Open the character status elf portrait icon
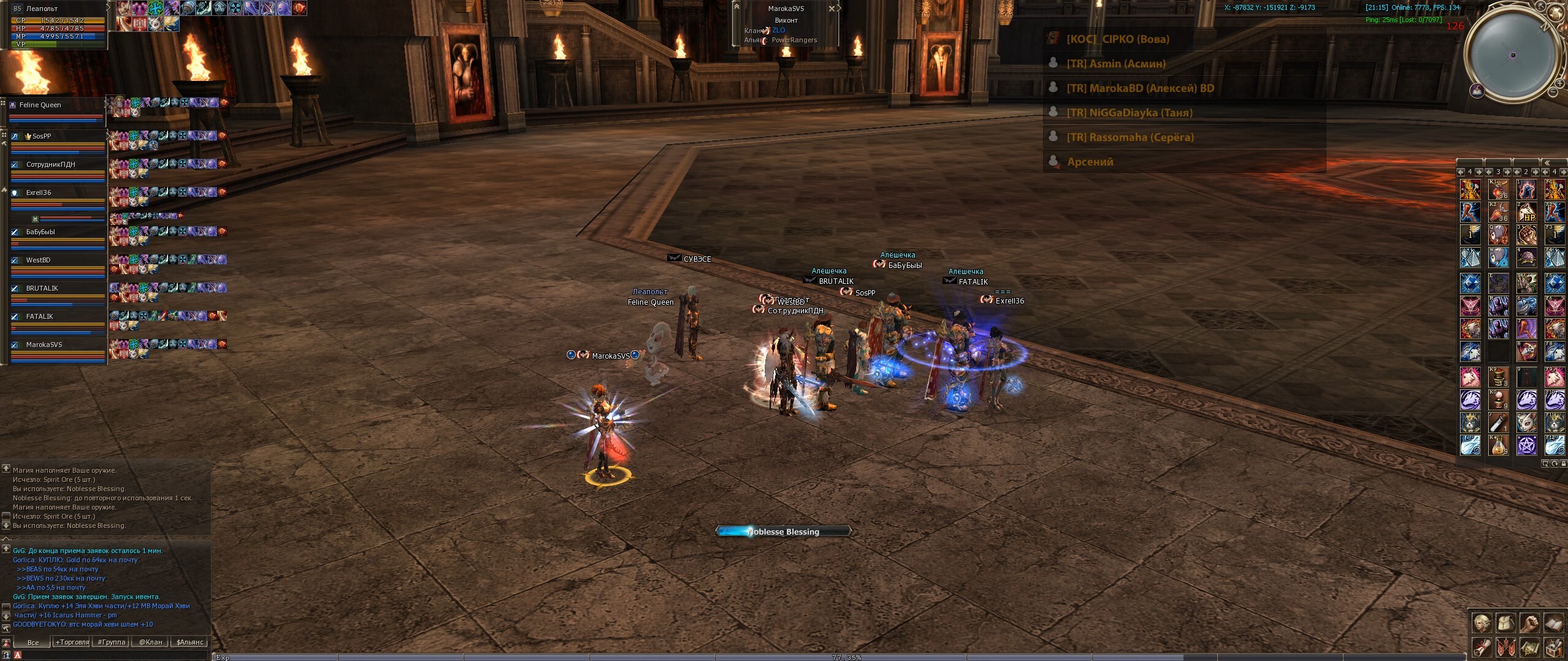Screen dimensions: 1568x661 click(x=1482, y=623)
